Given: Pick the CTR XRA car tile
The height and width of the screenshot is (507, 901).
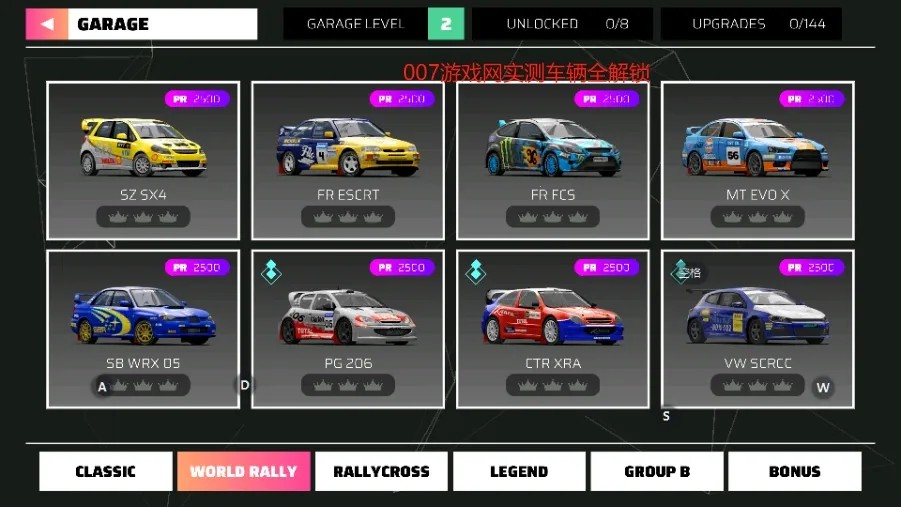Looking at the screenshot, I should tap(552, 328).
